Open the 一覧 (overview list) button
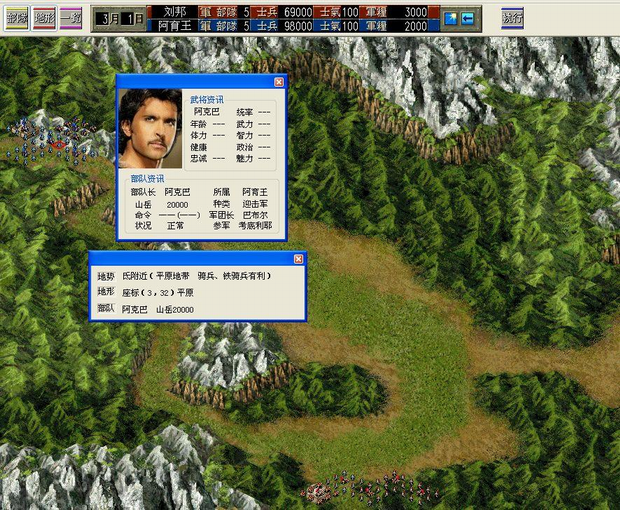 (70, 18)
